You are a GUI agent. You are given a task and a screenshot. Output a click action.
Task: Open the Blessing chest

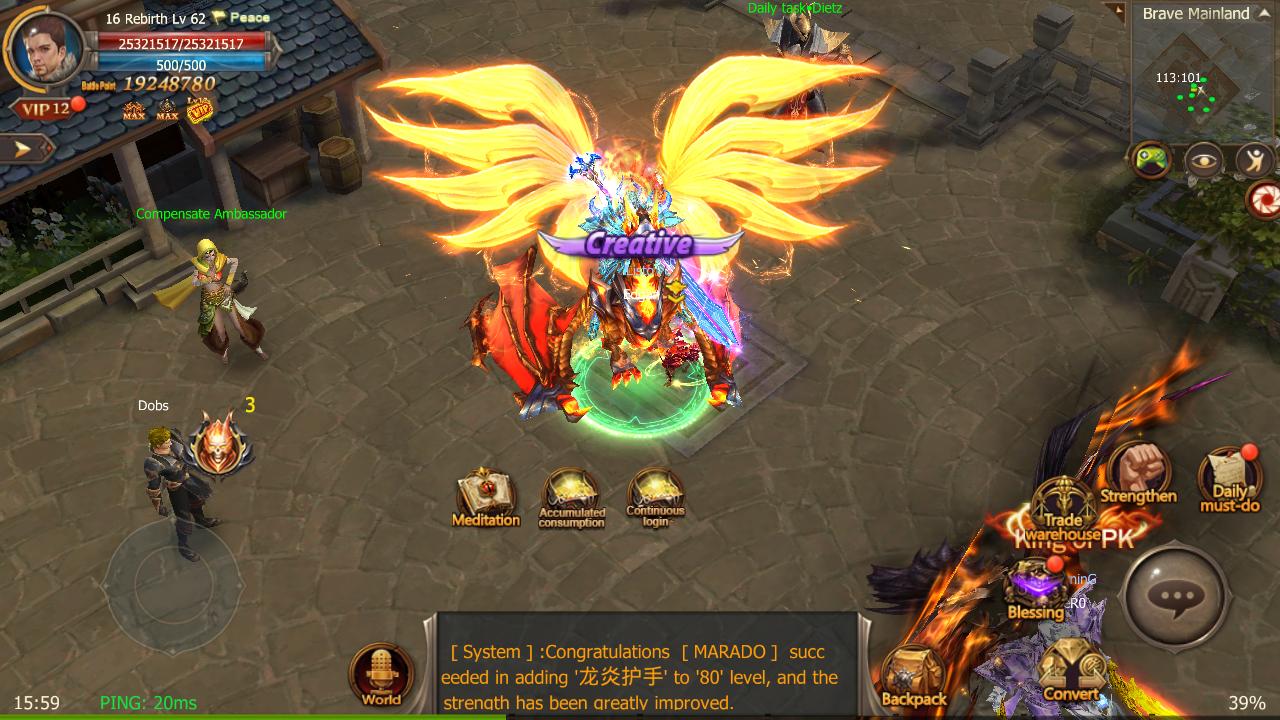coord(1034,588)
